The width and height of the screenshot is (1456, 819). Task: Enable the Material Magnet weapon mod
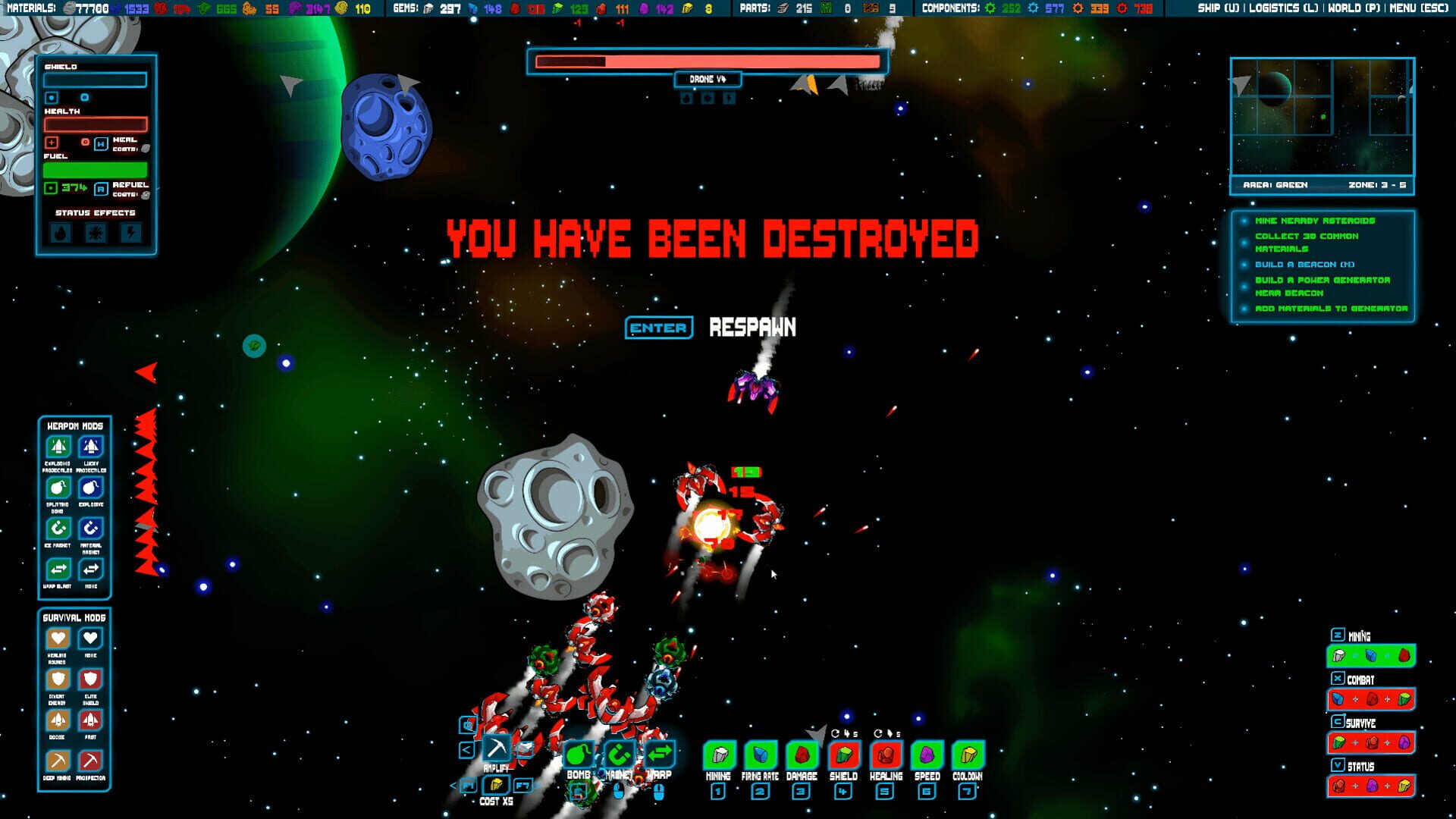(90, 529)
